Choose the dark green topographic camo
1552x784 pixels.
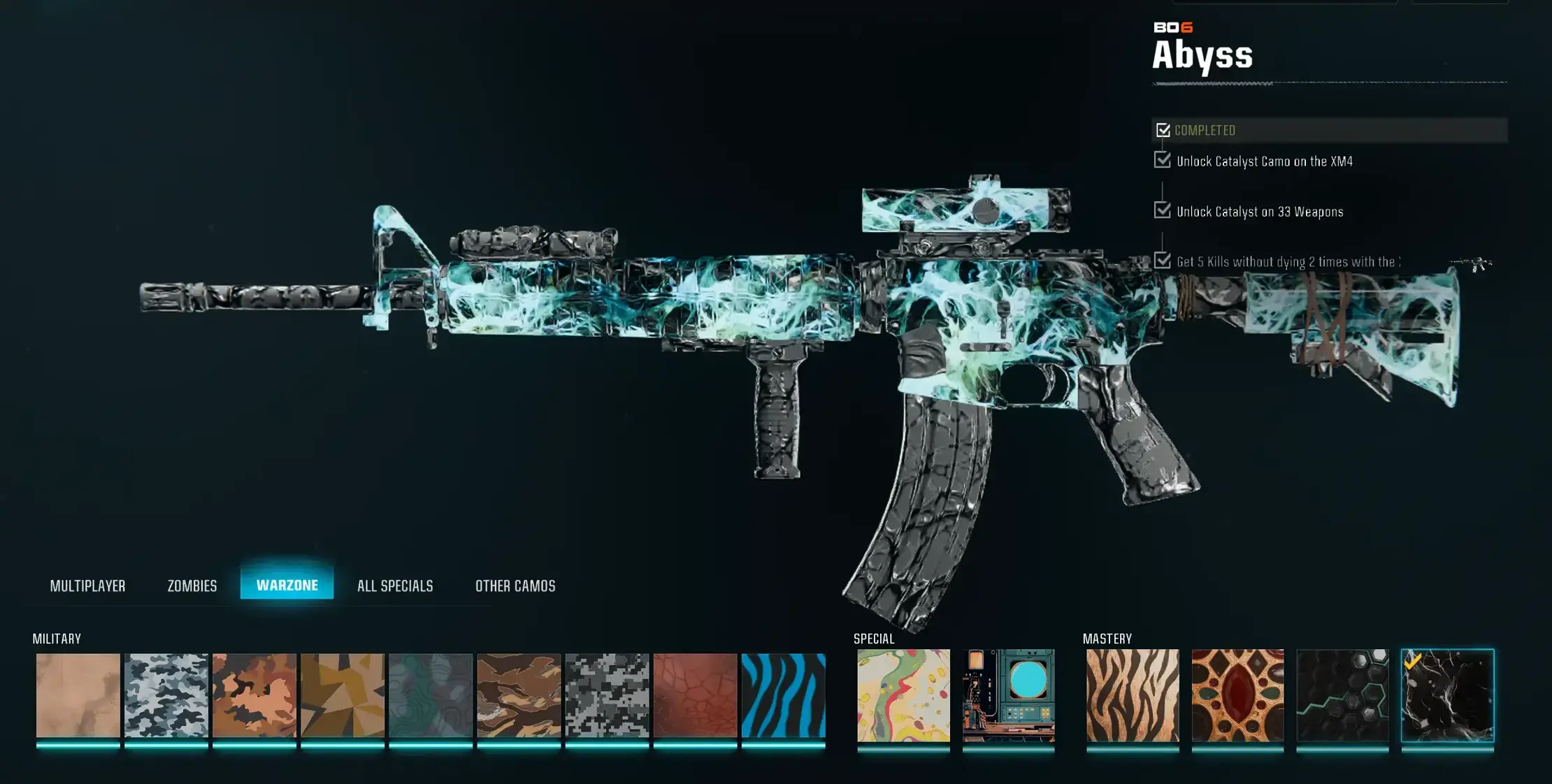coord(431,695)
